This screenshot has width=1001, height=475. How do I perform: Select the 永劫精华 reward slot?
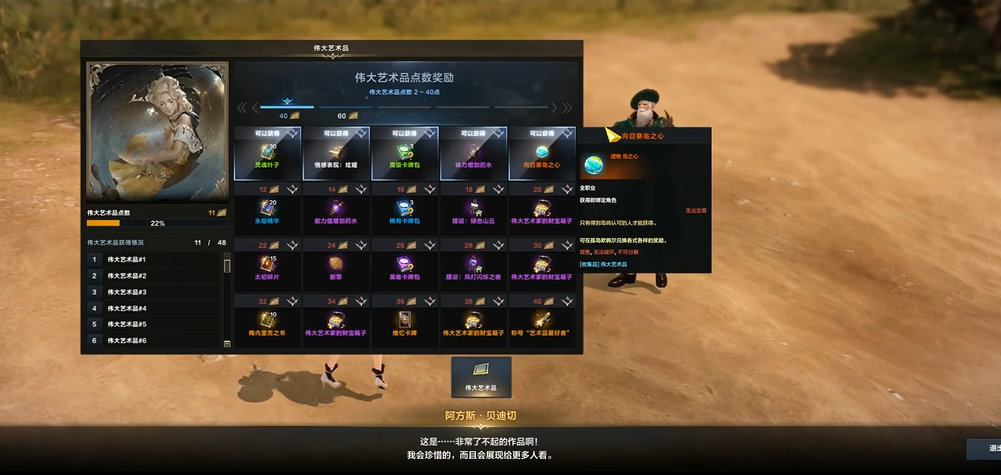[x=267, y=209]
